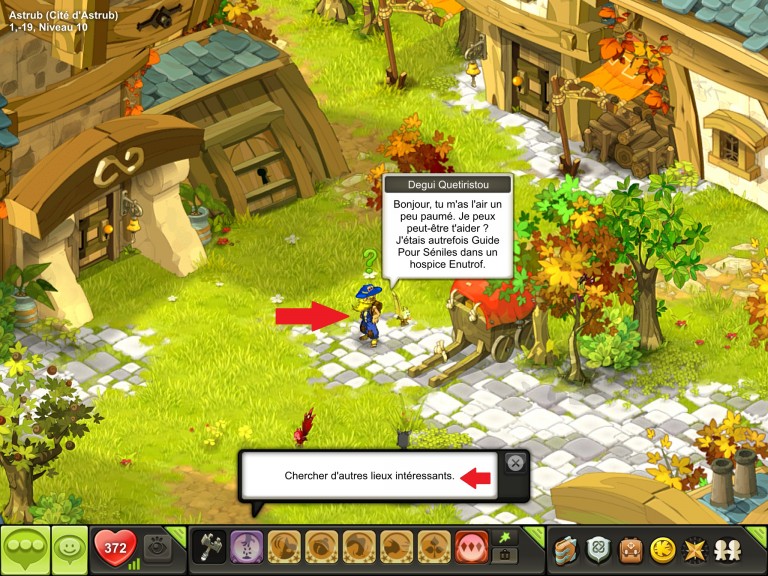Viewport: 768px width, 576px height.
Task: Activate the purple spell icon
Action: click(246, 548)
